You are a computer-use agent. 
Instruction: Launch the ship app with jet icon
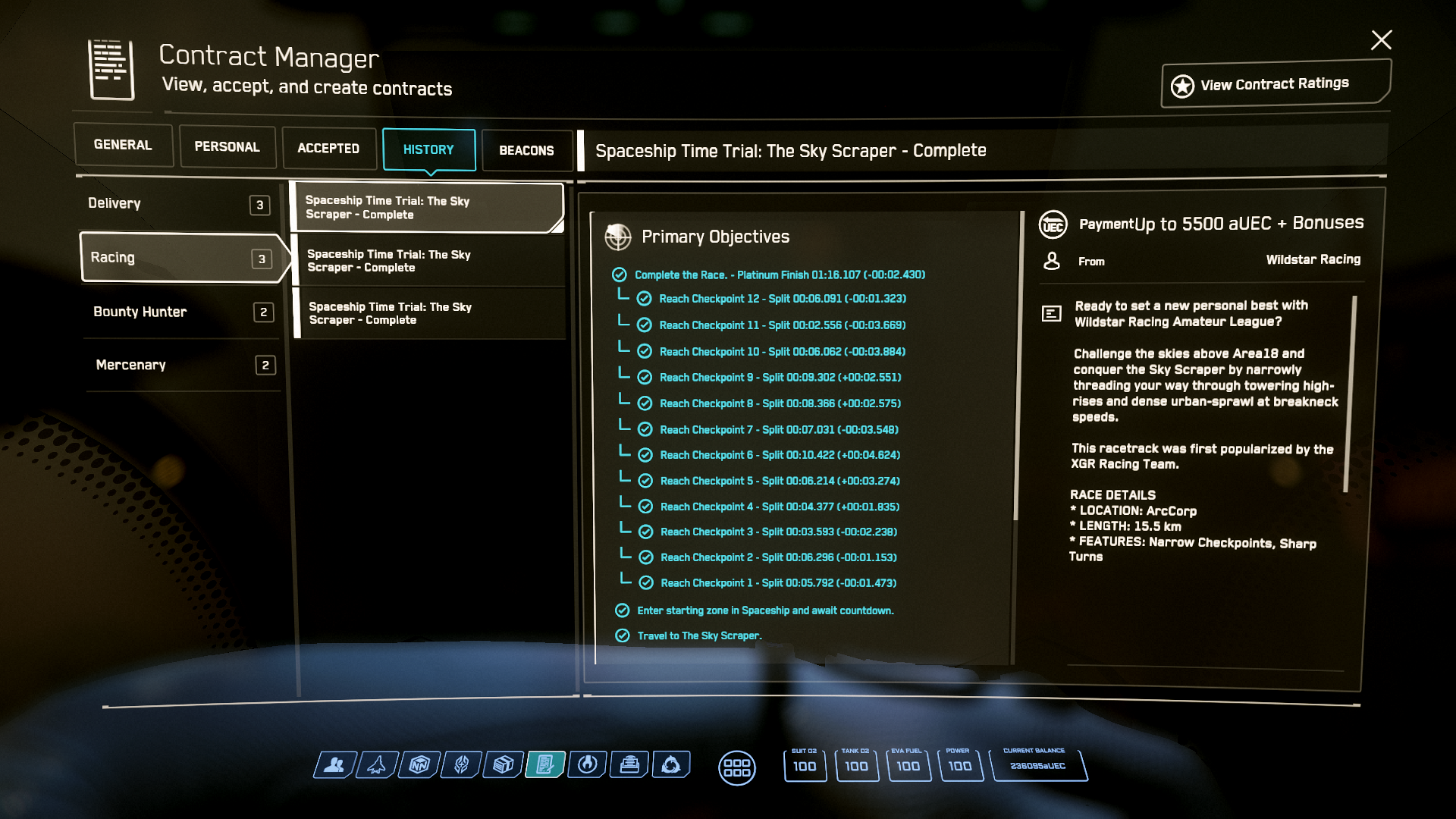[x=376, y=765]
